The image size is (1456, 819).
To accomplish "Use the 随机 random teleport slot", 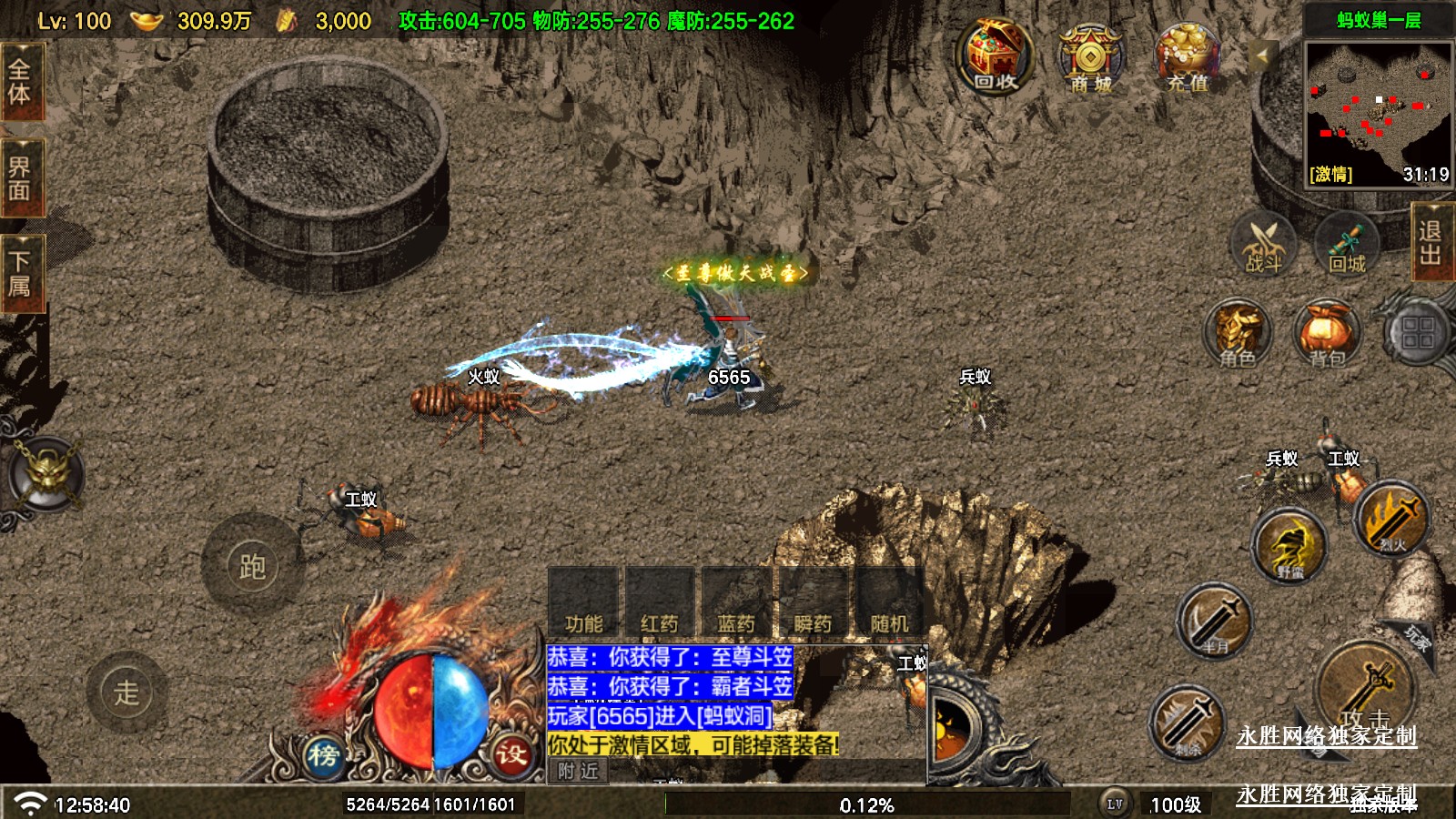I will tap(889, 602).
